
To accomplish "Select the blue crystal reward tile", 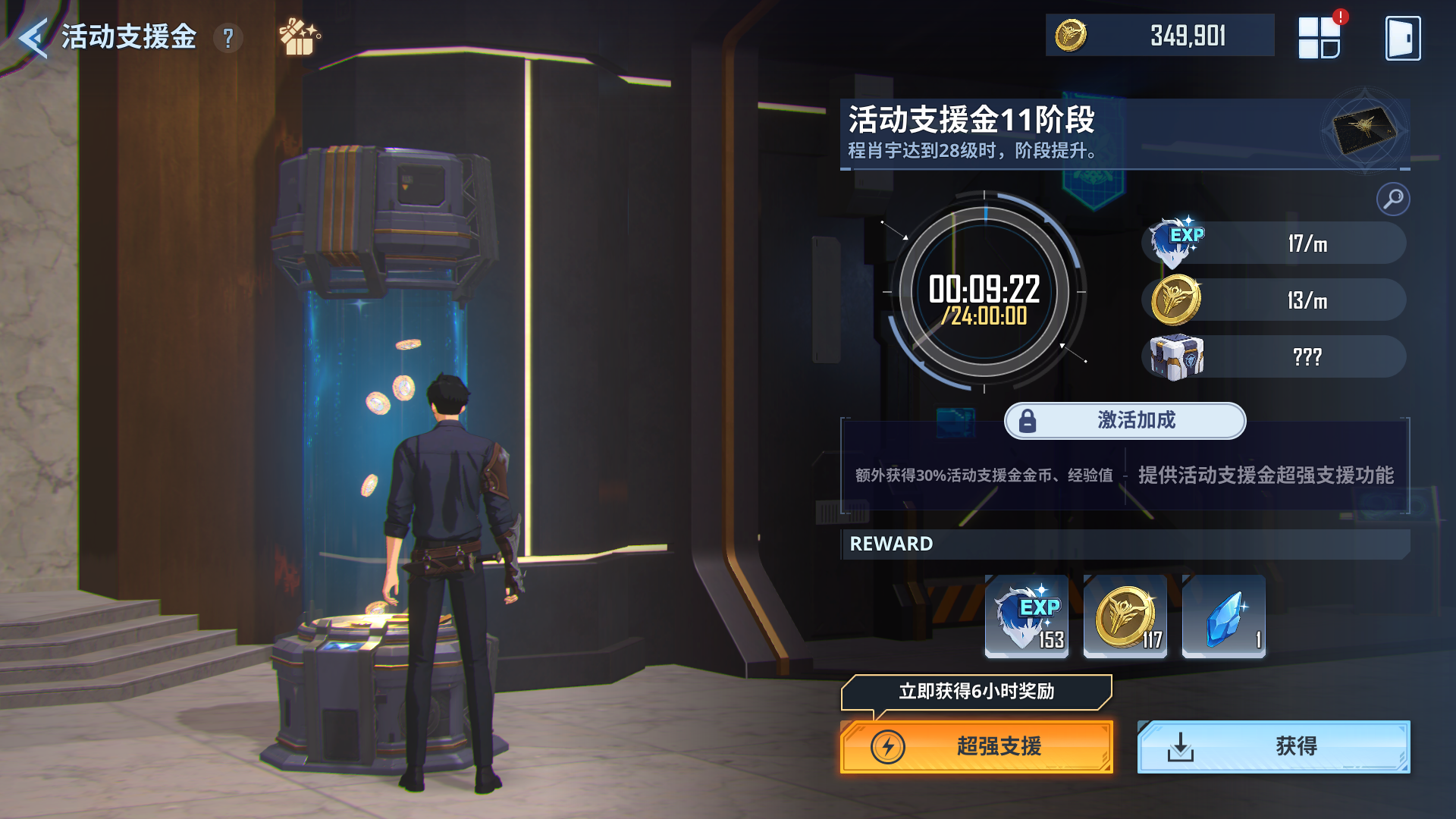I will click(1224, 616).
